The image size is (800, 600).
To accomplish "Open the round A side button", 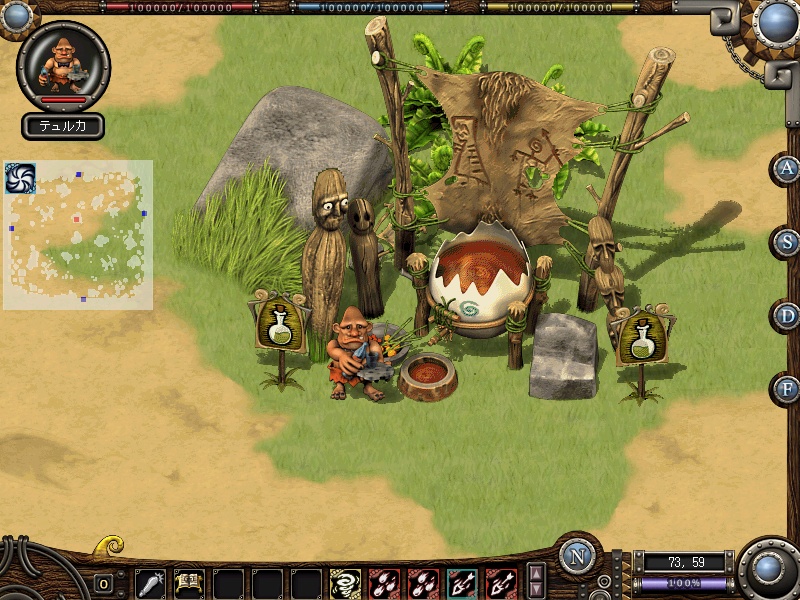I will pos(786,168).
